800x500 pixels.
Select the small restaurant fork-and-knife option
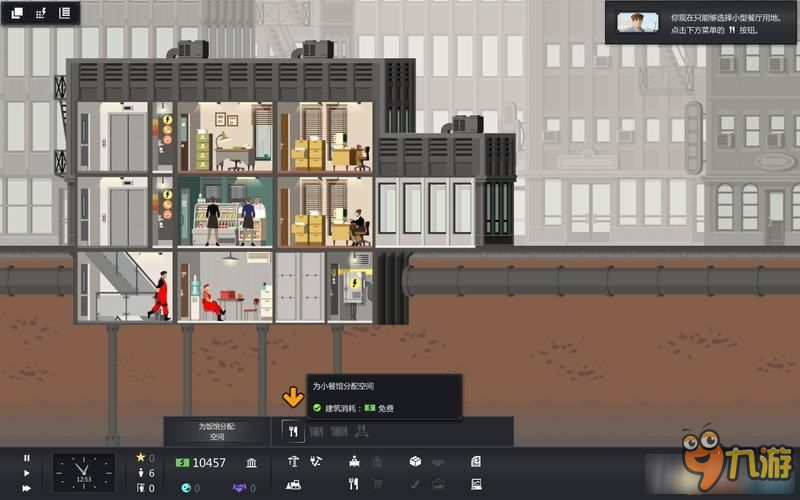(x=293, y=432)
